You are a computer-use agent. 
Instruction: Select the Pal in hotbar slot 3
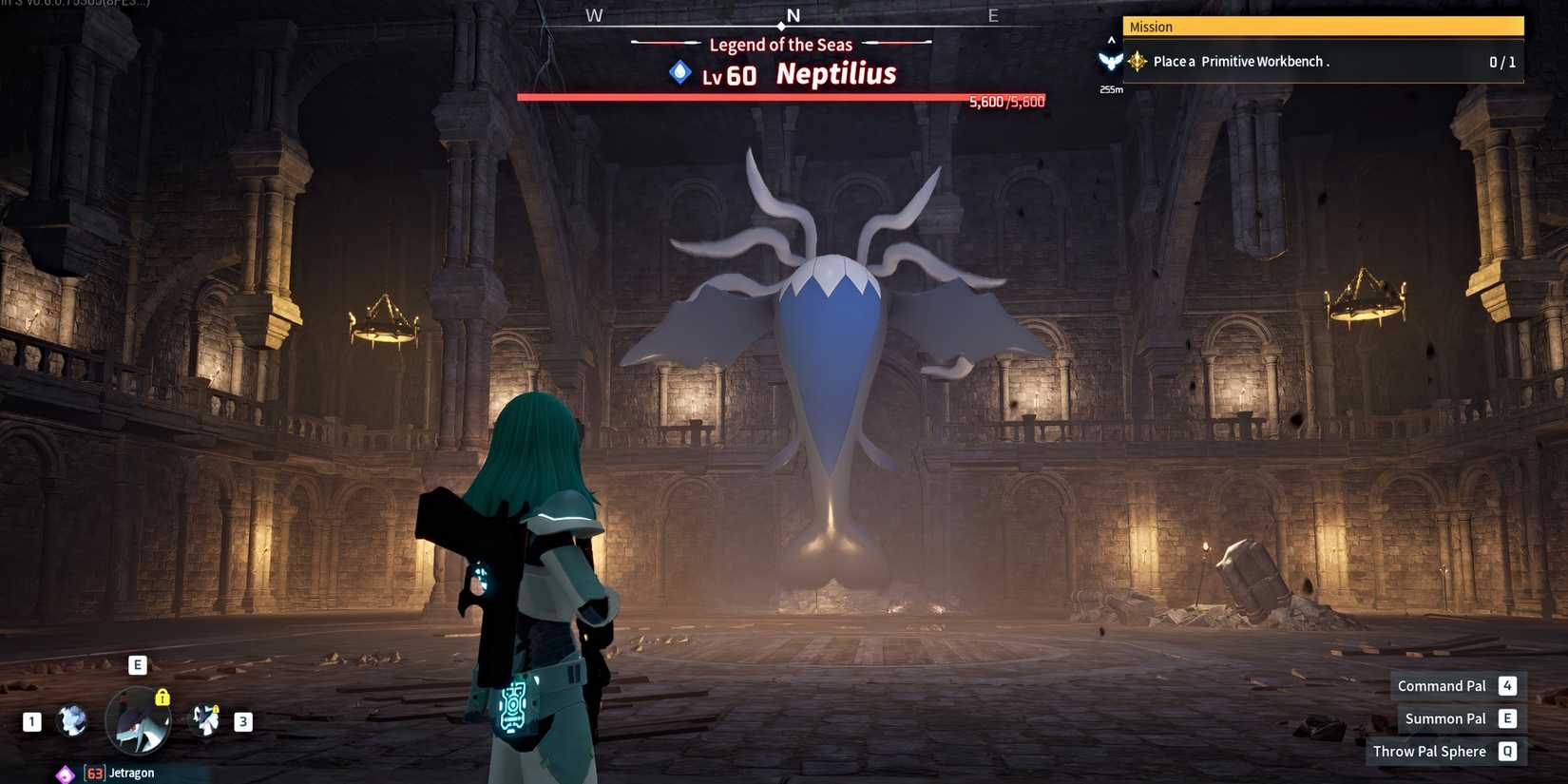coord(207,720)
